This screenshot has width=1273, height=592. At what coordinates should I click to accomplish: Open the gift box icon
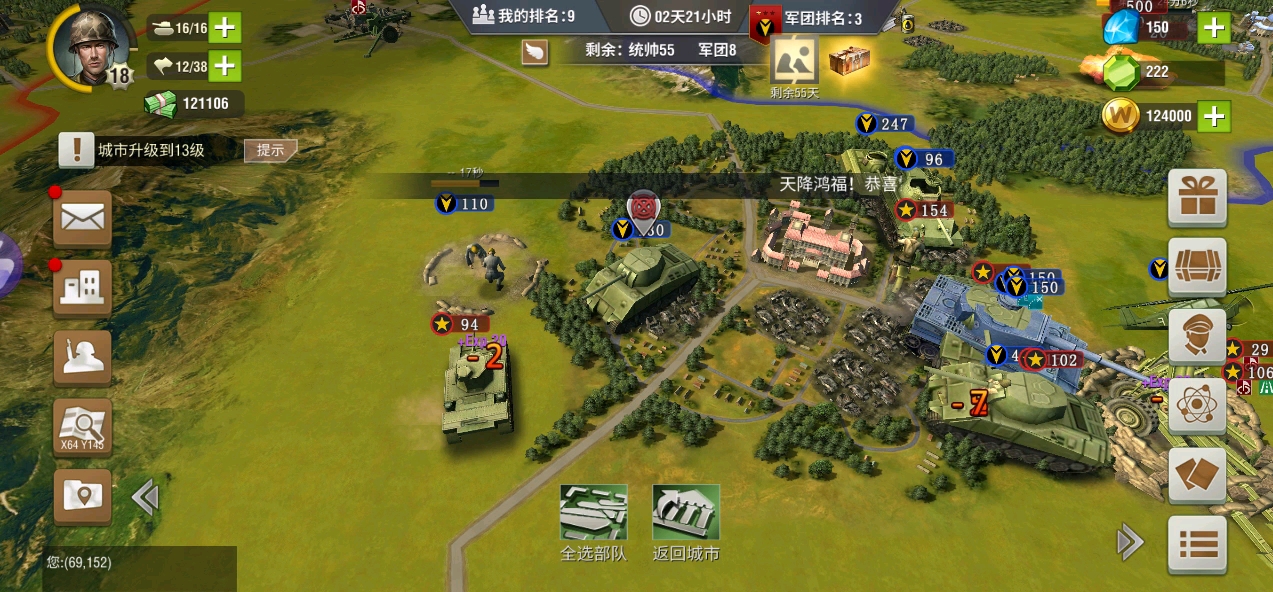pos(1197,197)
